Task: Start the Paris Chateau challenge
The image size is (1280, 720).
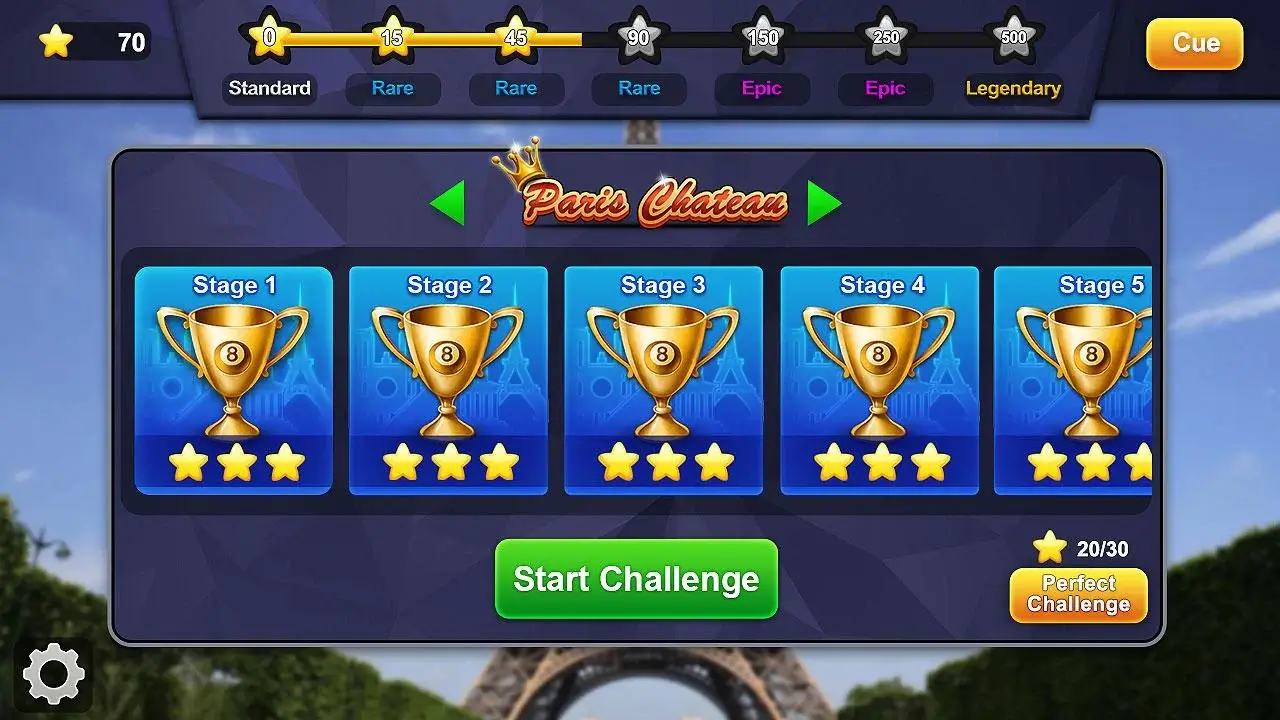Action: click(x=636, y=579)
